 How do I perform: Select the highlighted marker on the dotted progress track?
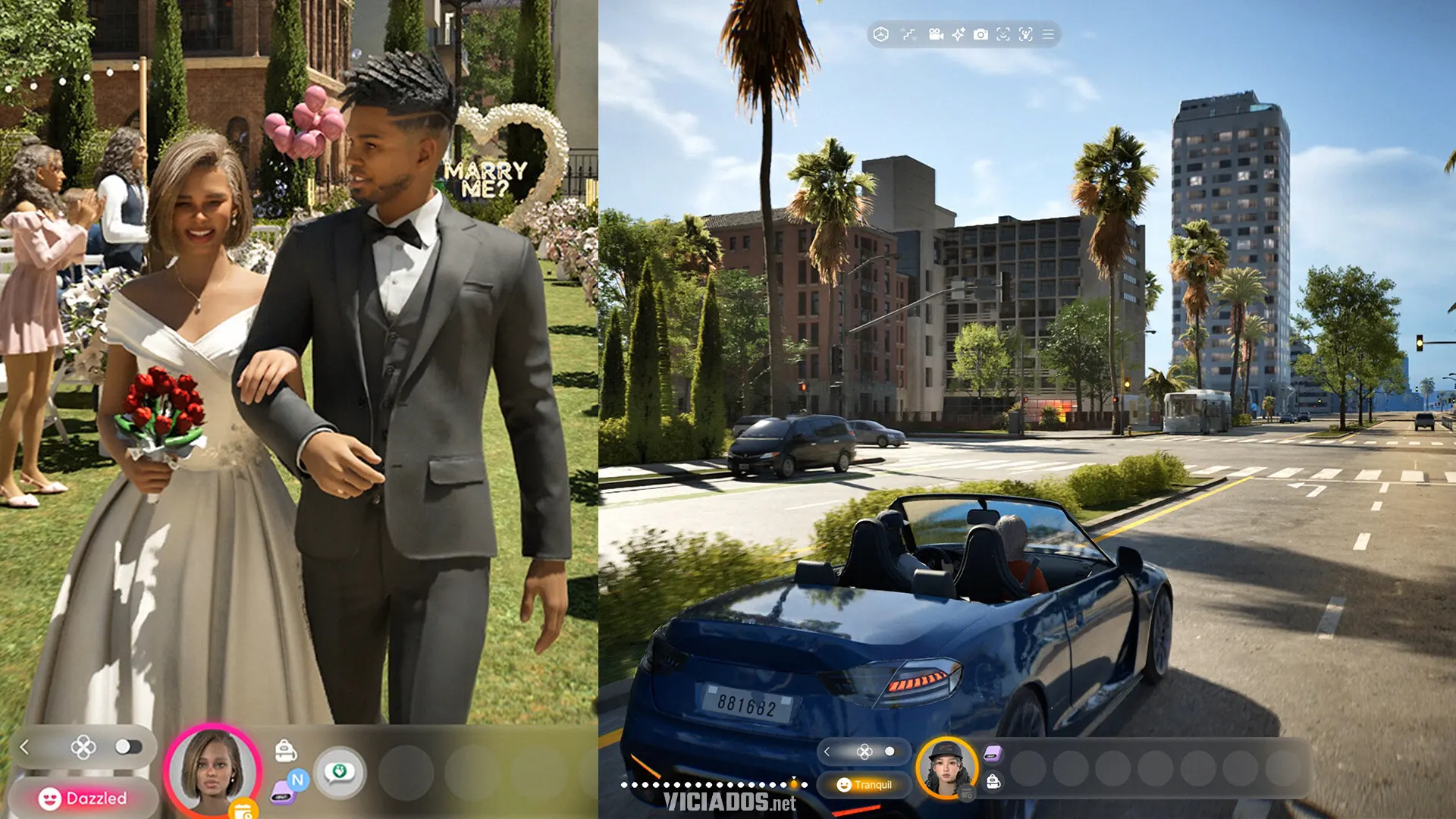click(x=793, y=784)
